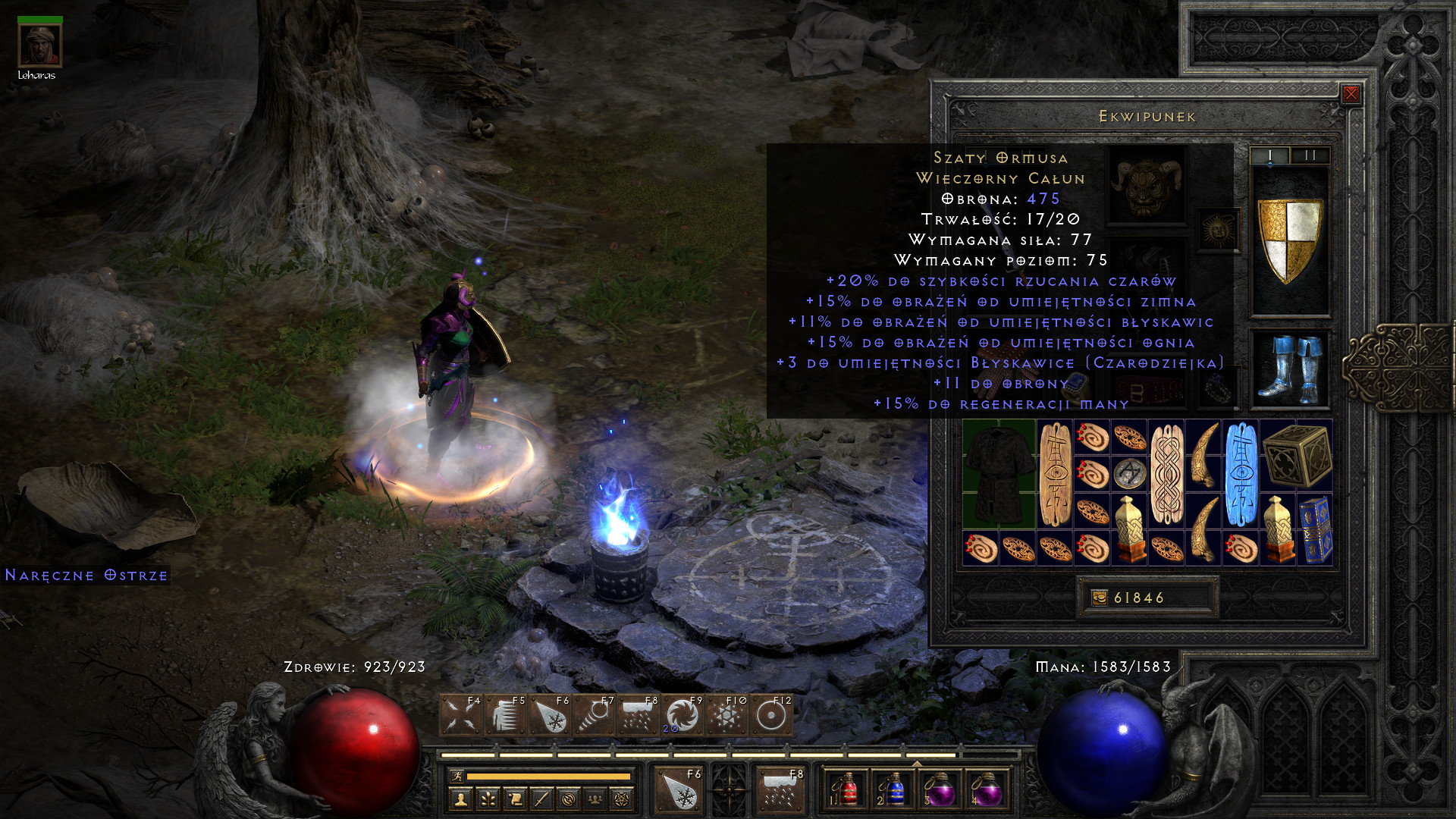The width and height of the screenshot is (1456, 819).
Task: Select the glowing blue grand charm
Action: (x=1240, y=474)
